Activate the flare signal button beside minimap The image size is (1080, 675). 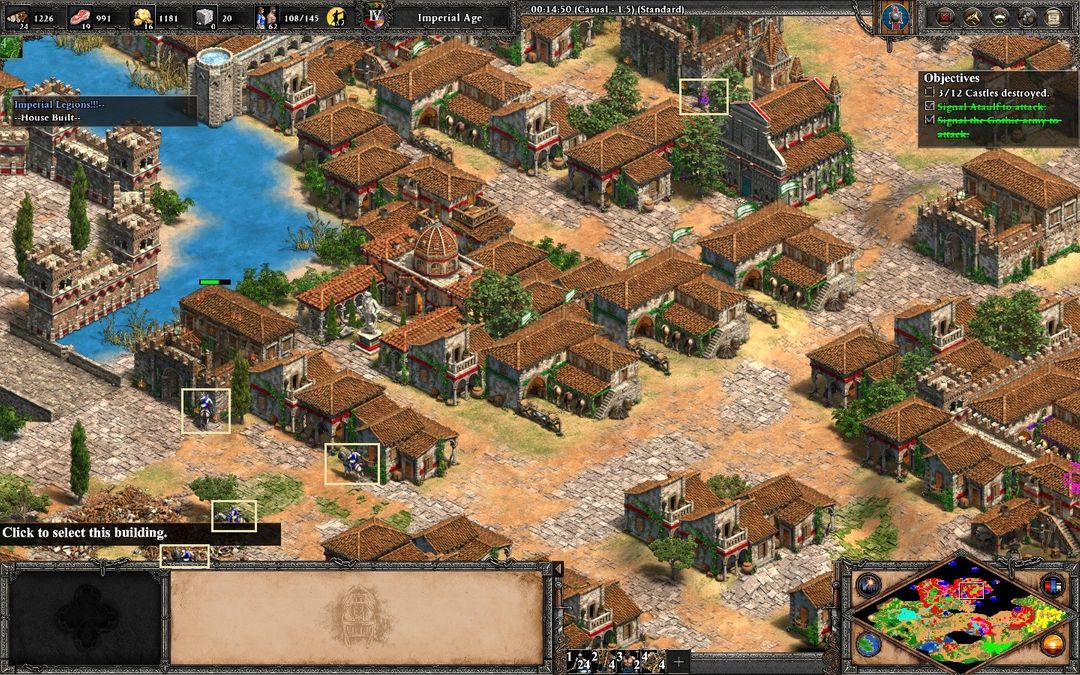(866, 585)
